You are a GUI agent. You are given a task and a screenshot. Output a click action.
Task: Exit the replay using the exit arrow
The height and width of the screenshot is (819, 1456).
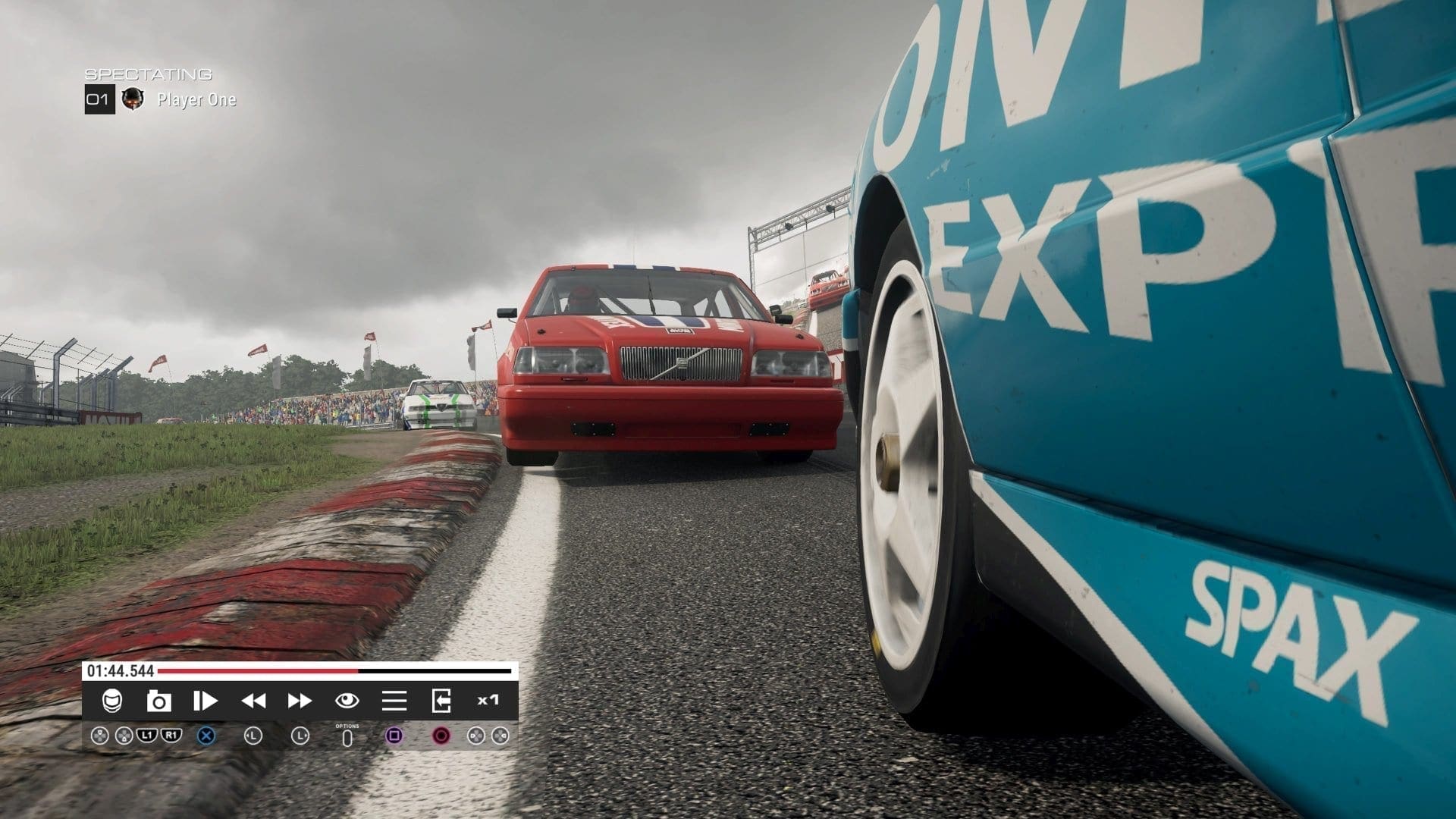click(441, 701)
